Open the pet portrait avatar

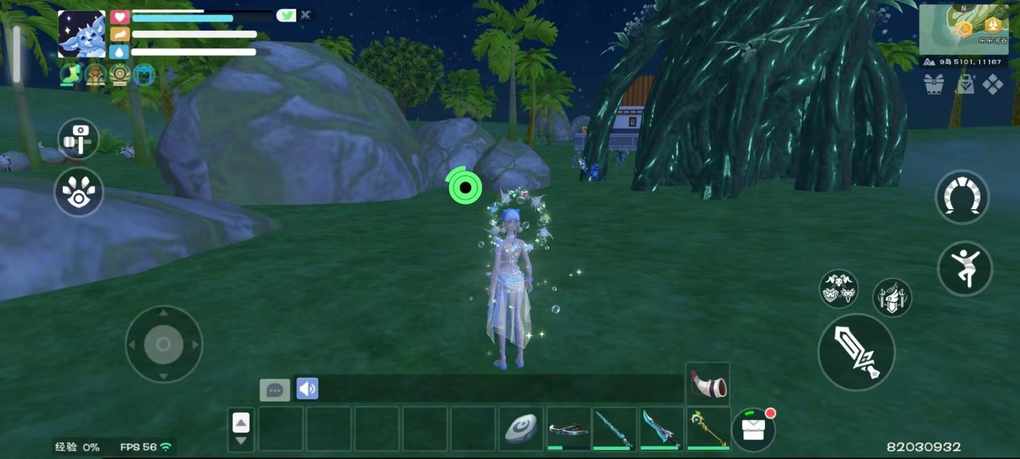(x=82, y=35)
